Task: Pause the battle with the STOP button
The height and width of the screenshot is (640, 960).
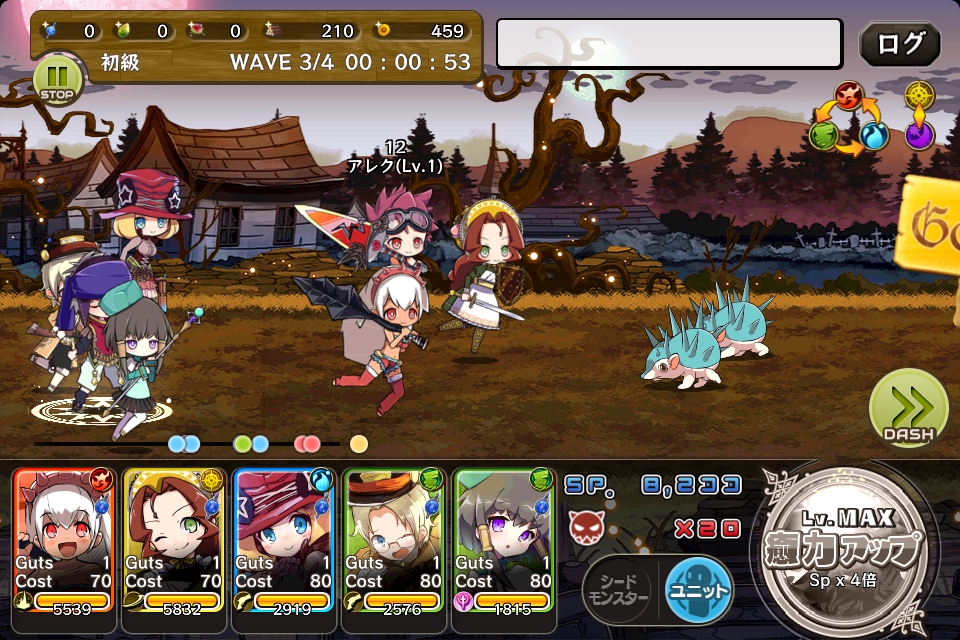Action: pos(58,80)
